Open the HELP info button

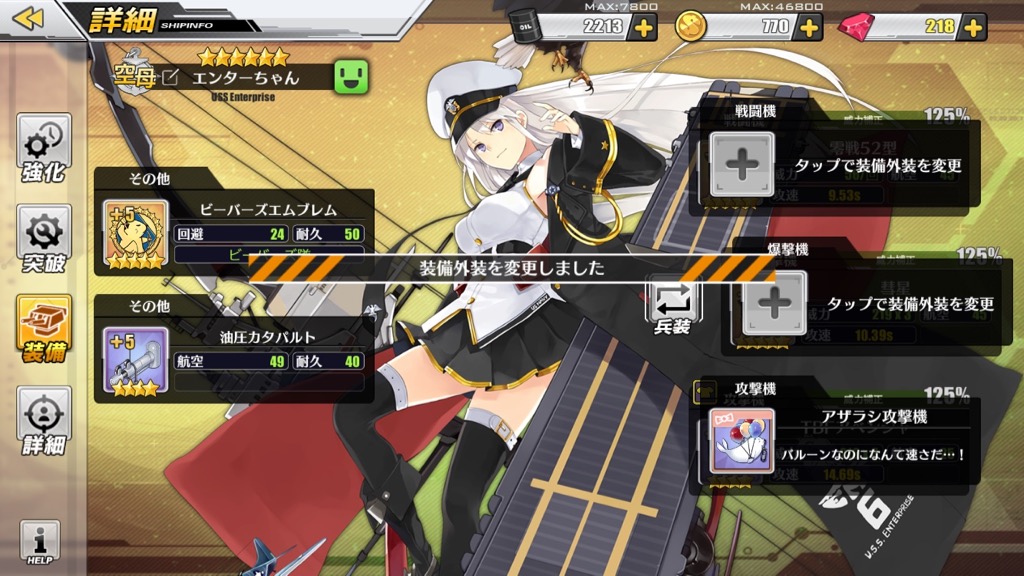pos(40,543)
